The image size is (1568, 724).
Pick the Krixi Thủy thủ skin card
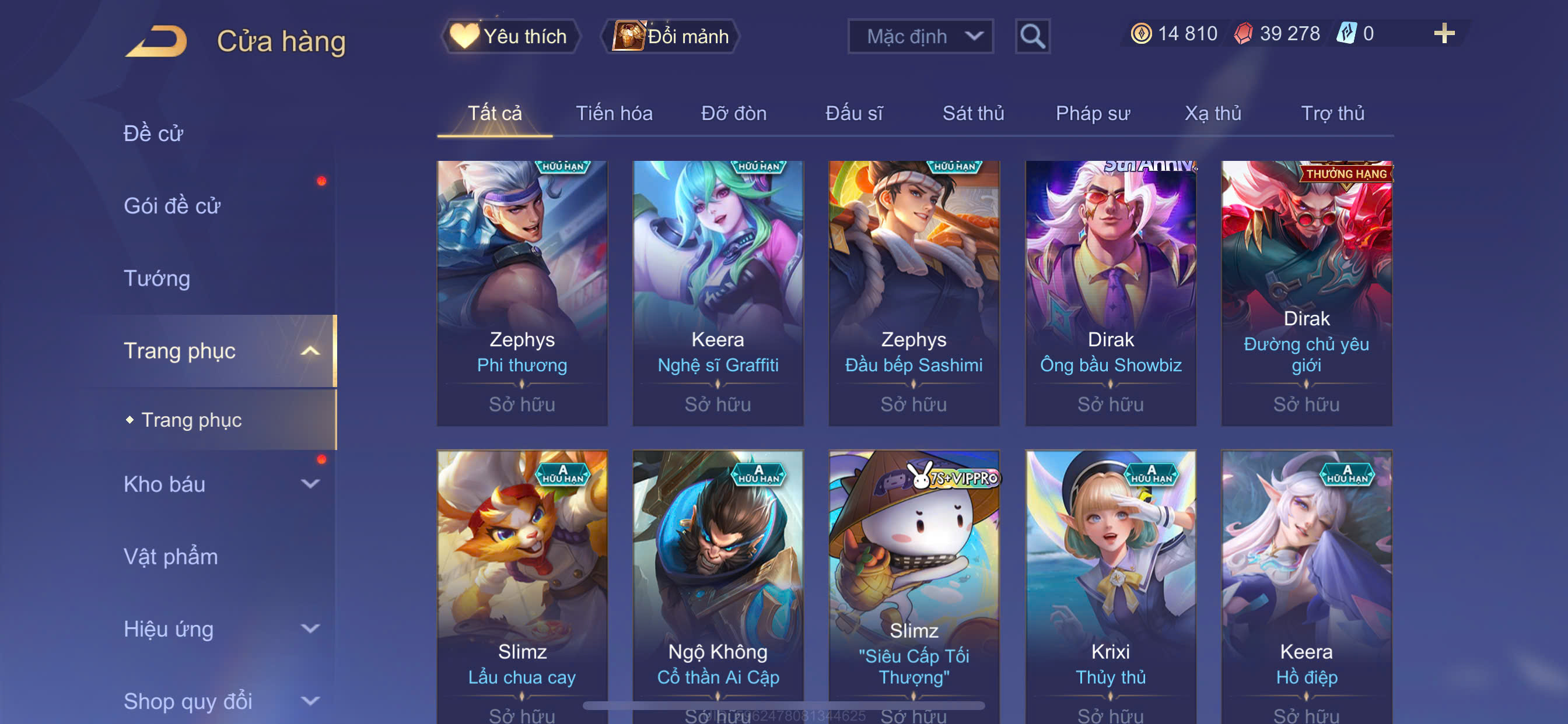click(x=1109, y=584)
